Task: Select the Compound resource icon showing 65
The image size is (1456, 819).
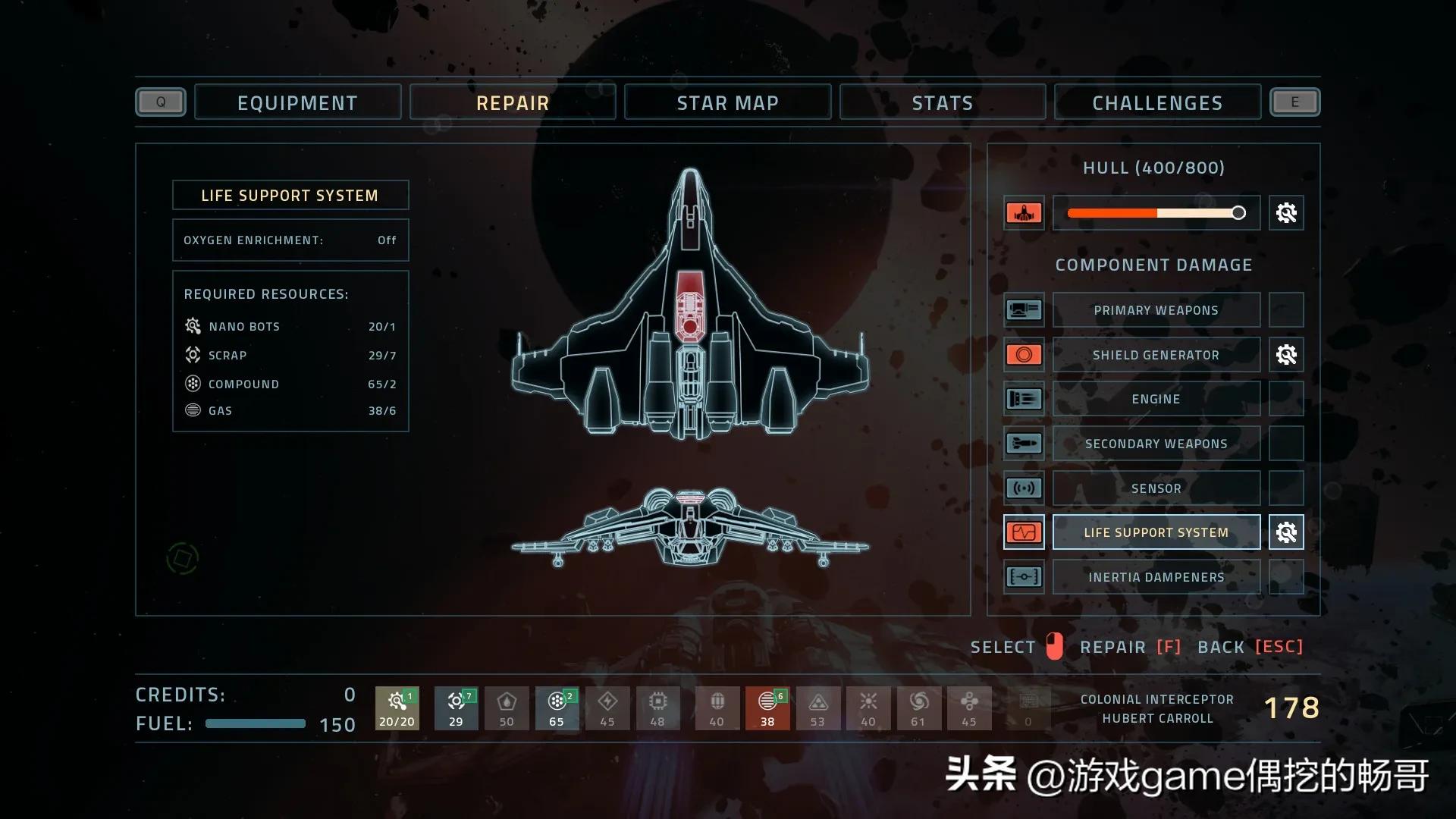Action: click(557, 708)
